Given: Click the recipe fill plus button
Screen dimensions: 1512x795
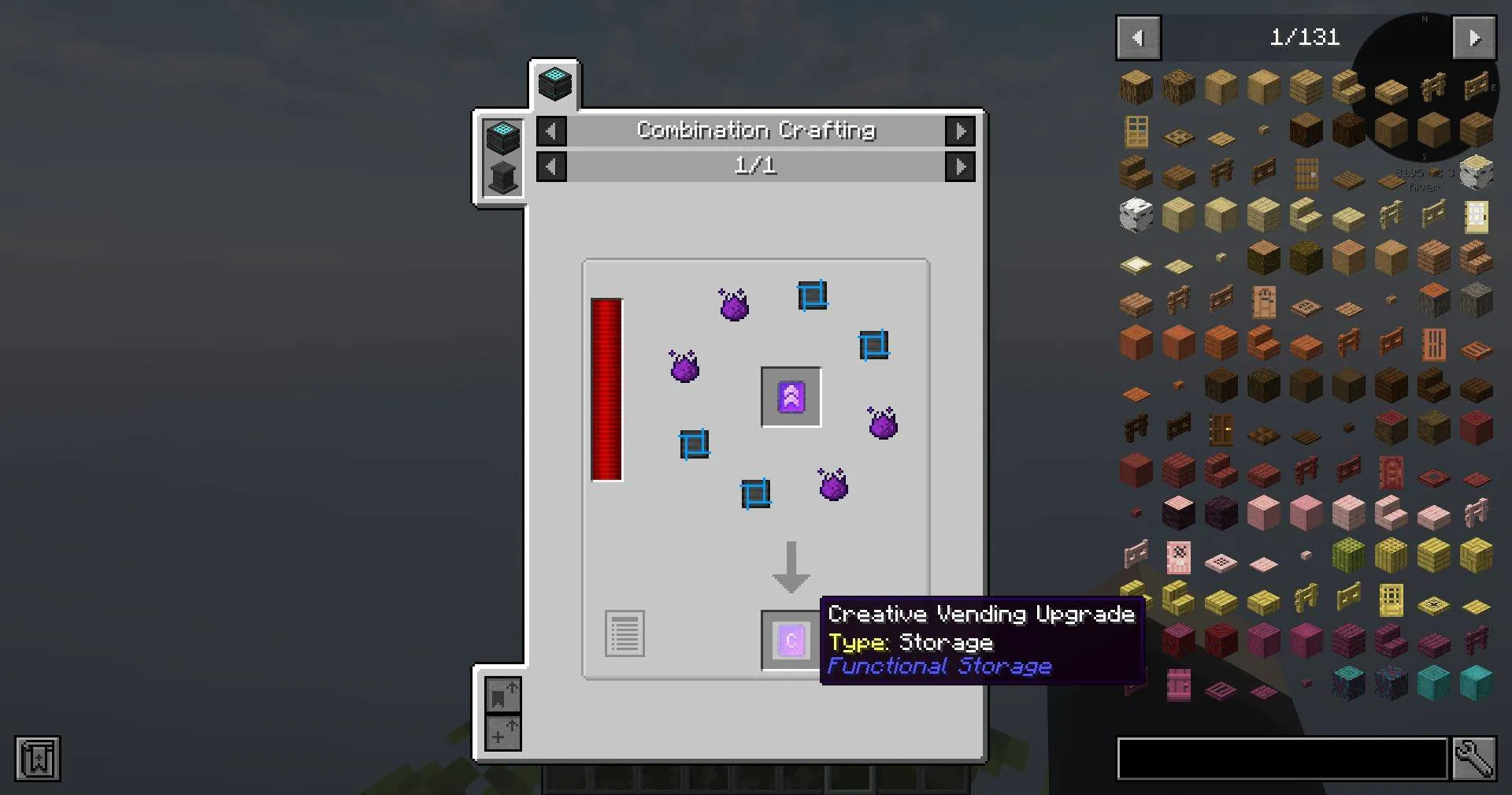Looking at the screenshot, I should tap(502, 733).
